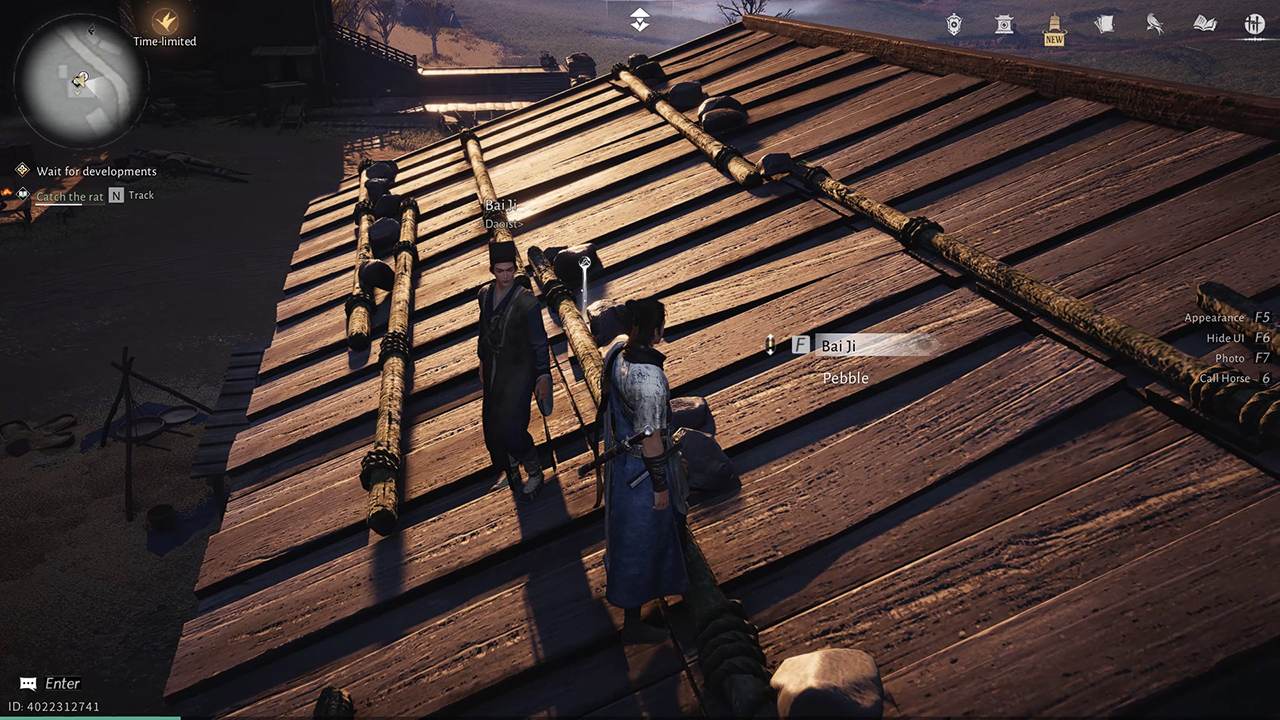Open the circular minimap
Screen dimensions: 1280x720
tap(81, 82)
